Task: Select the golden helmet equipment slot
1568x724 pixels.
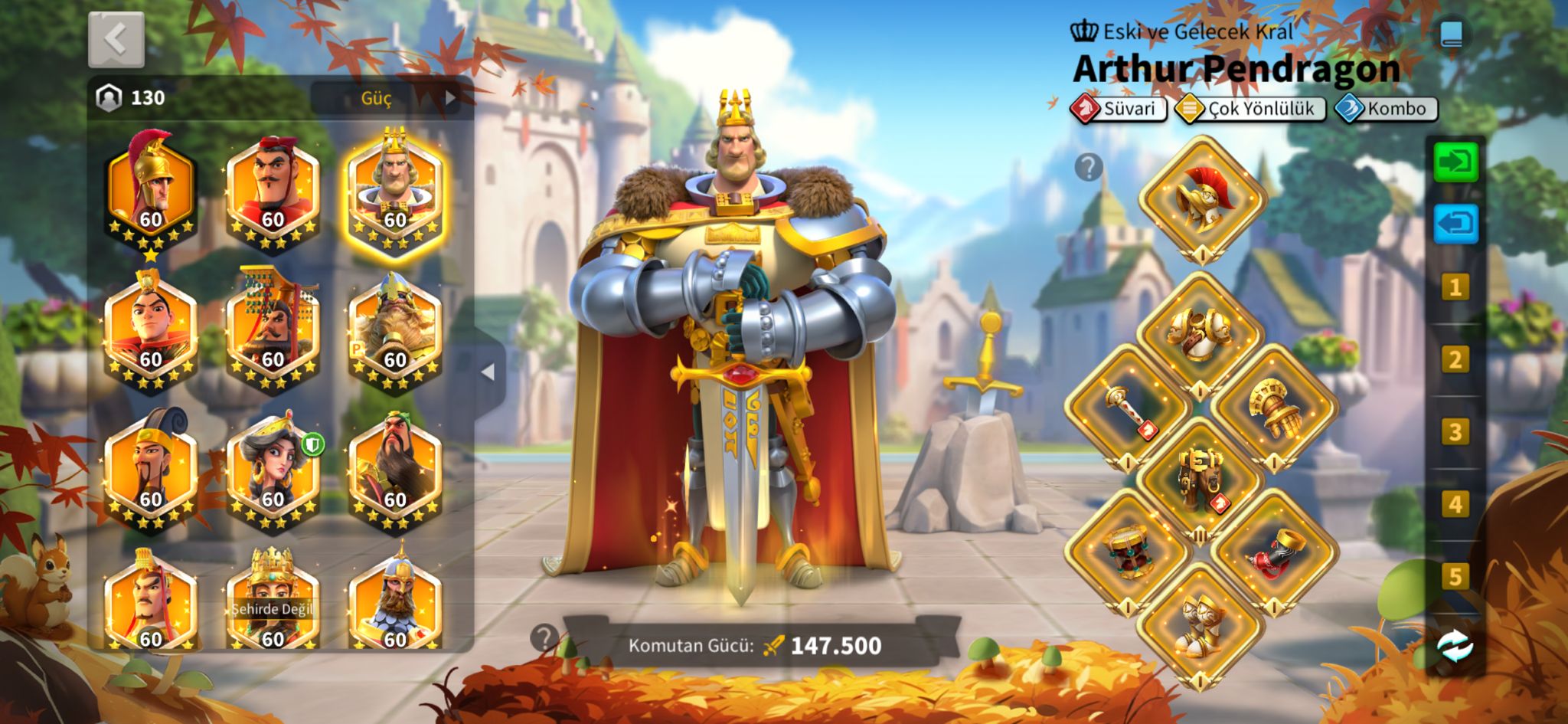Action: tap(1201, 198)
